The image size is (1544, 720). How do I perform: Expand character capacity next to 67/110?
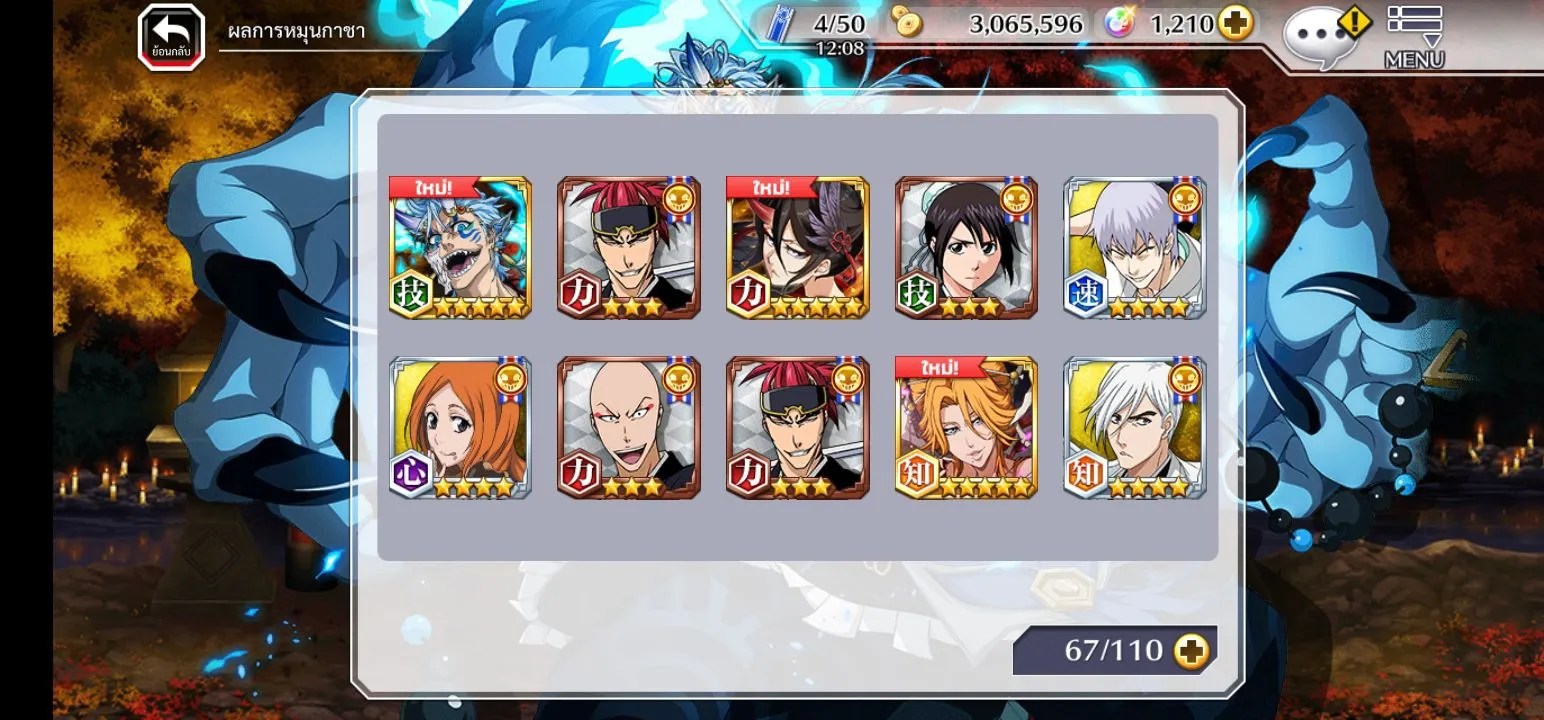coord(1191,651)
